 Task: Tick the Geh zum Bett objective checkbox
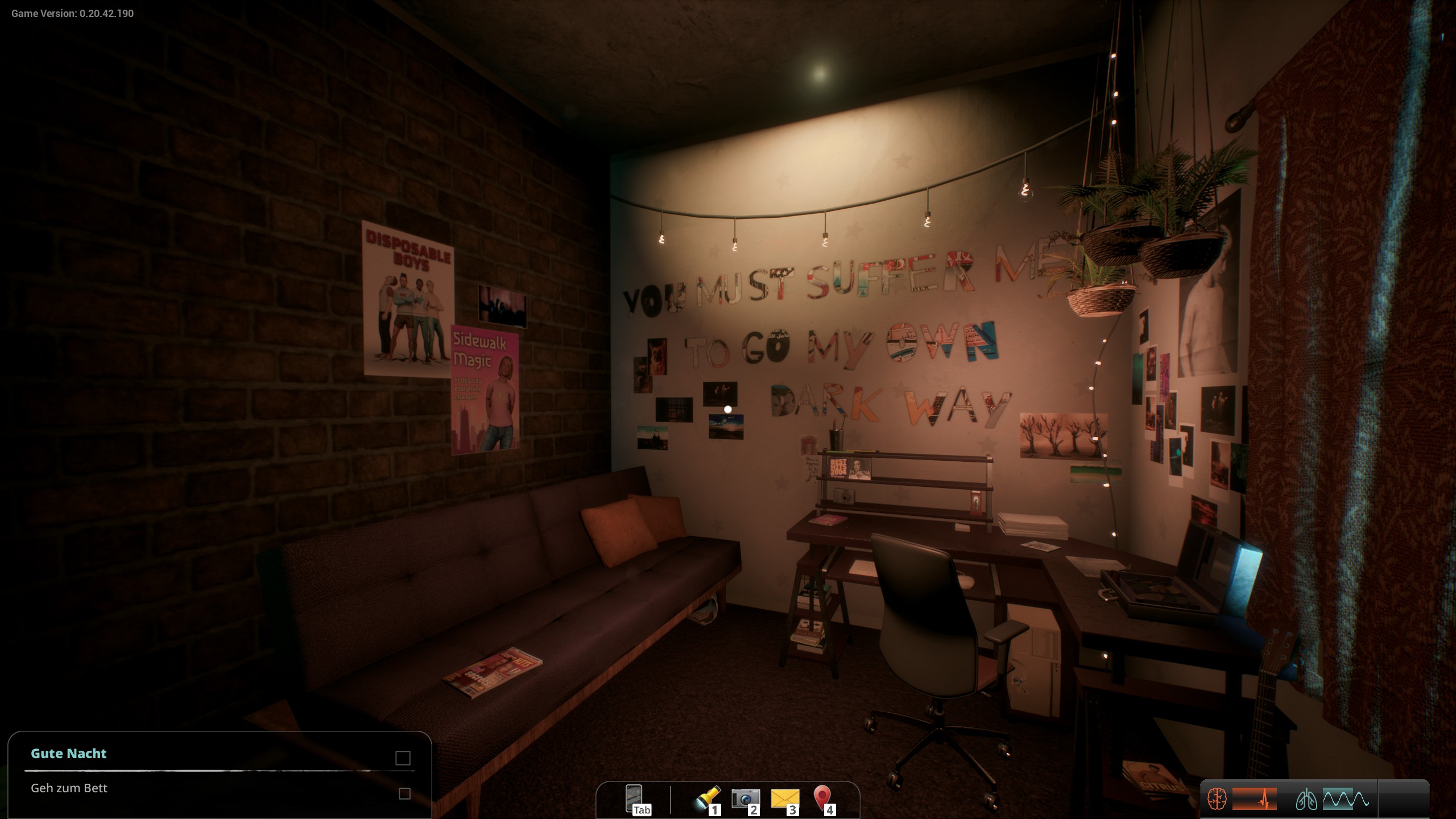pos(404,793)
